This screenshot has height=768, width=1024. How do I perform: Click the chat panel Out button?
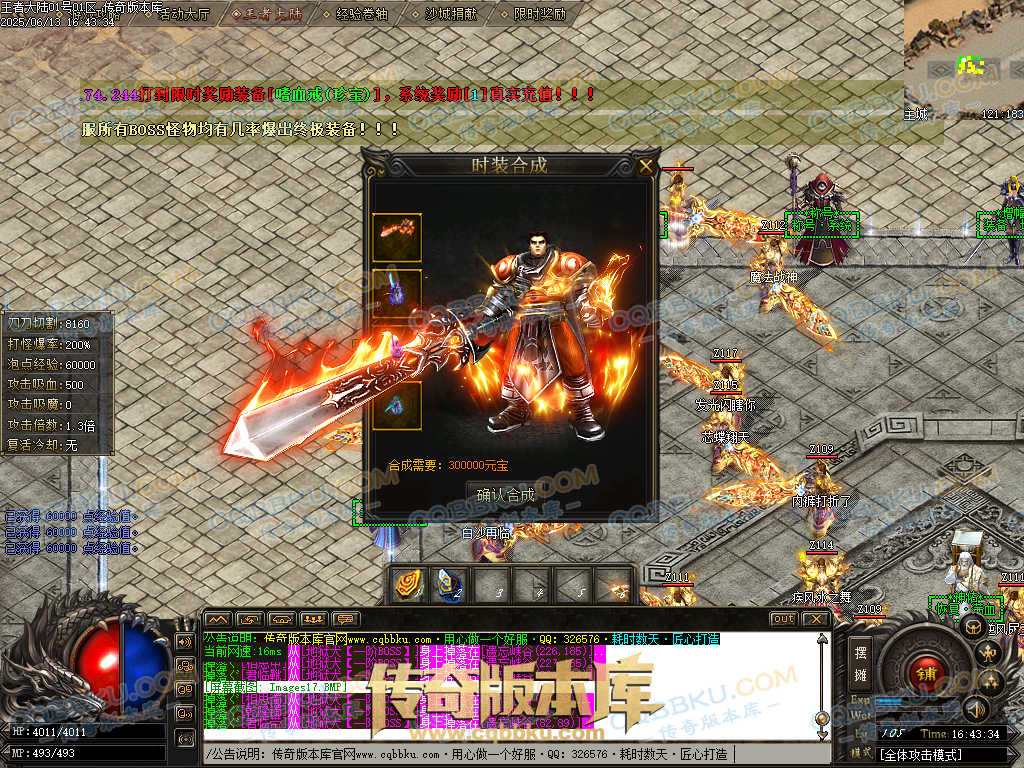coord(783,619)
